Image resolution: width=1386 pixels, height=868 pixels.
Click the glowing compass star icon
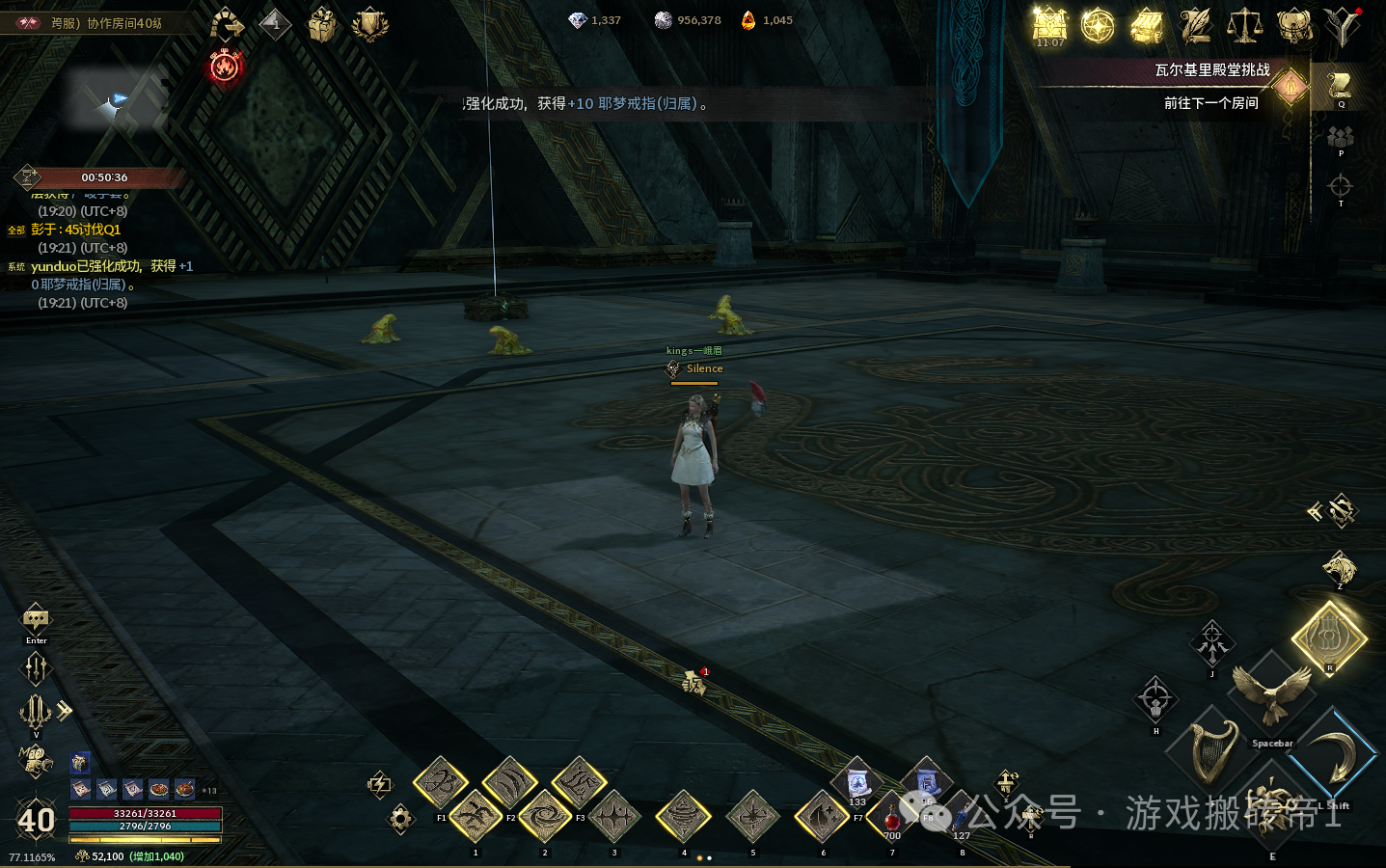[1098, 26]
